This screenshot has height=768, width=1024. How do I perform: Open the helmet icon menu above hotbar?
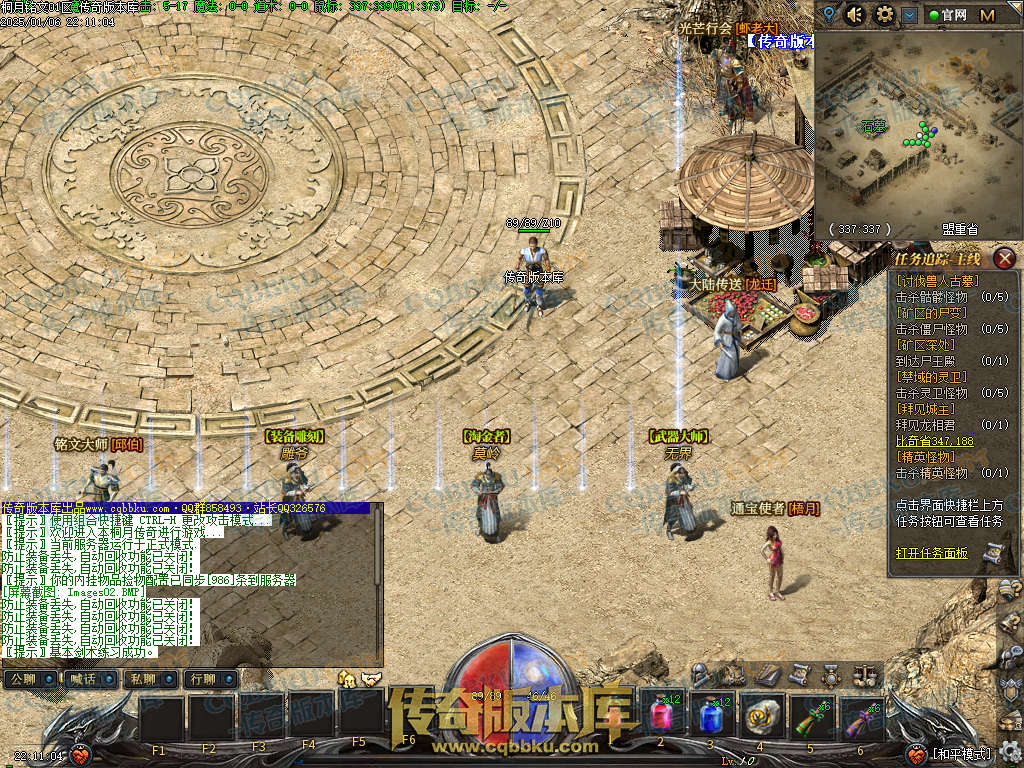[701, 675]
